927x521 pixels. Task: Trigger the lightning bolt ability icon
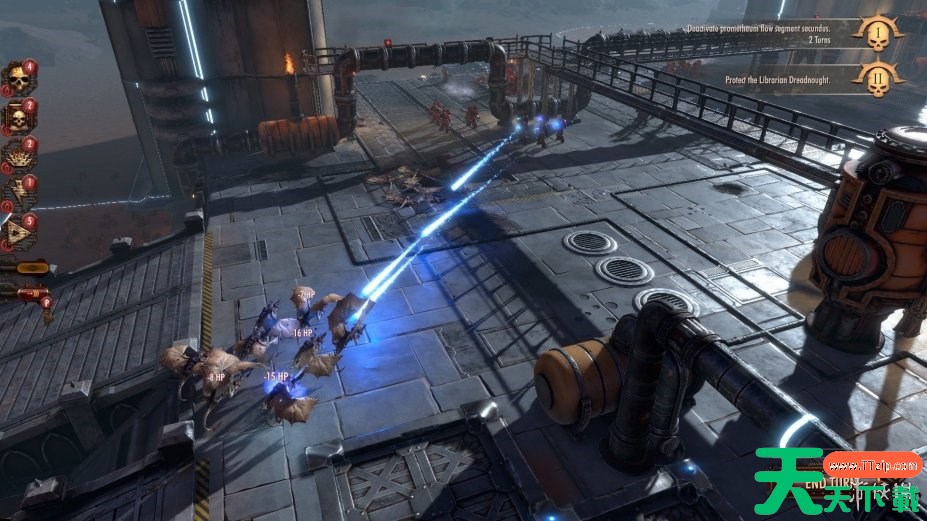coord(17,194)
